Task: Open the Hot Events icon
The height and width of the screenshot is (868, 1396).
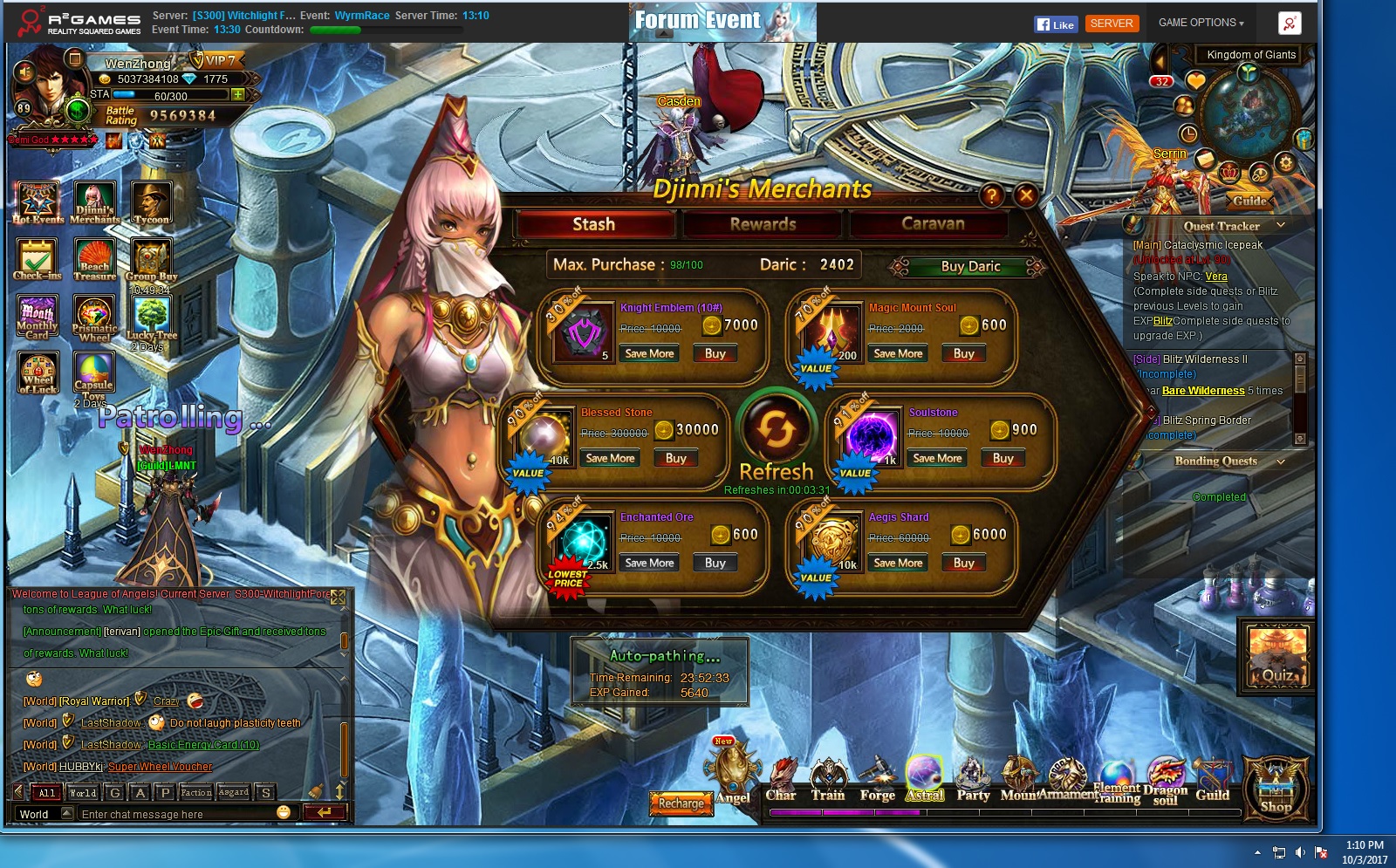Action: tap(38, 203)
